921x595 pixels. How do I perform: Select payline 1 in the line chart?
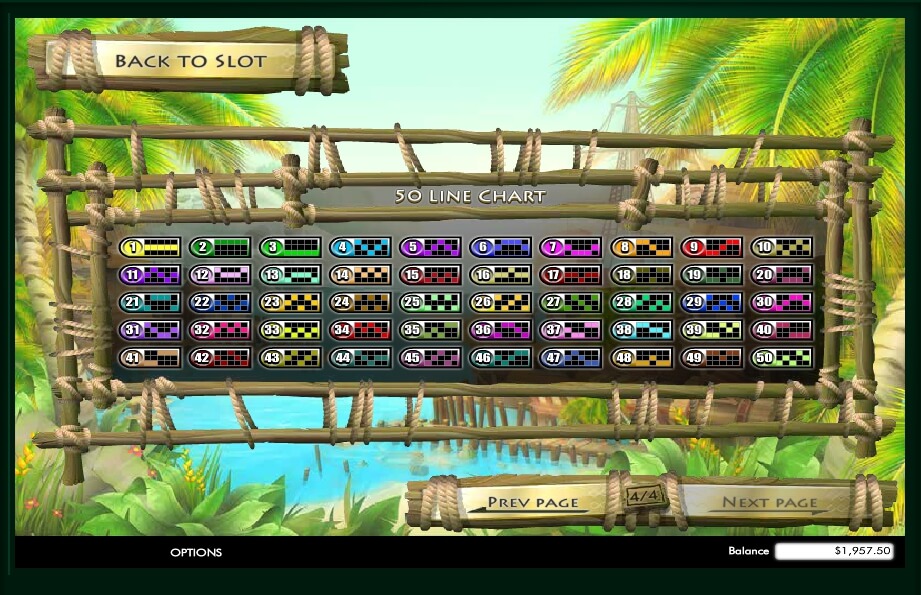[x=150, y=247]
